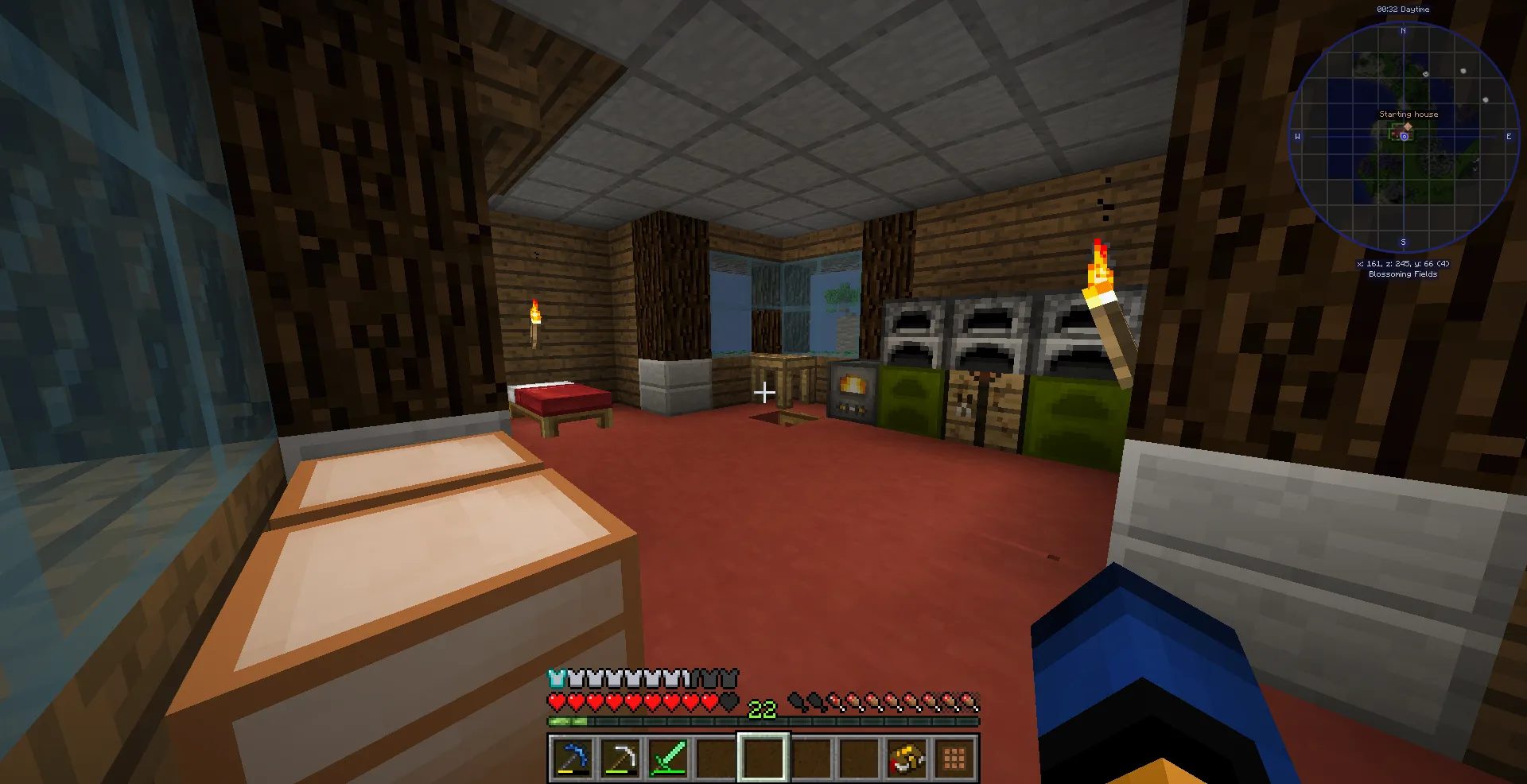Image resolution: width=1527 pixels, height=784 pixels.
Task: Click the coordinates text below the minimap
Action: [1403, 262]
